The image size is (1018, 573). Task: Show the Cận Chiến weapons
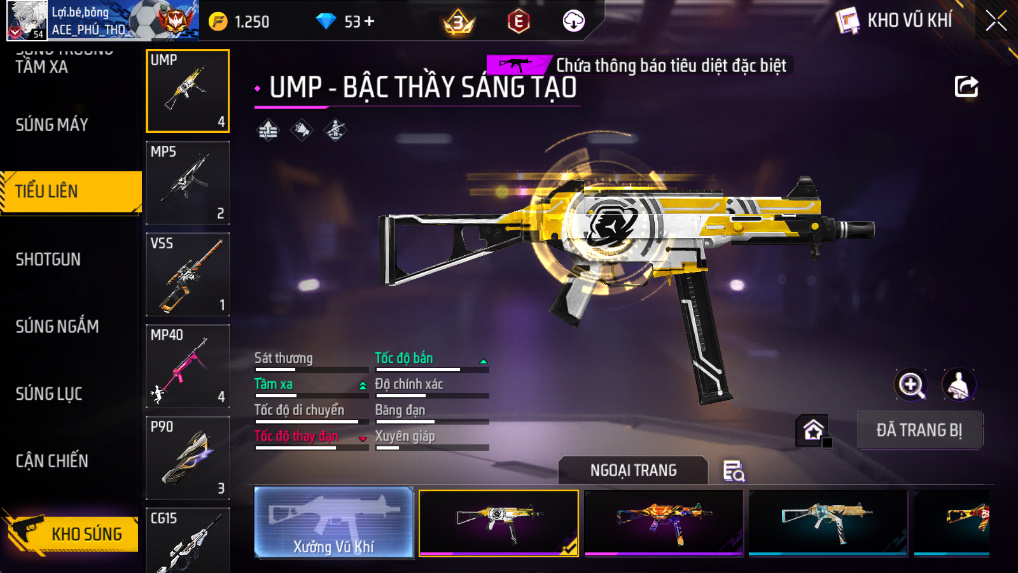(52, 461)
